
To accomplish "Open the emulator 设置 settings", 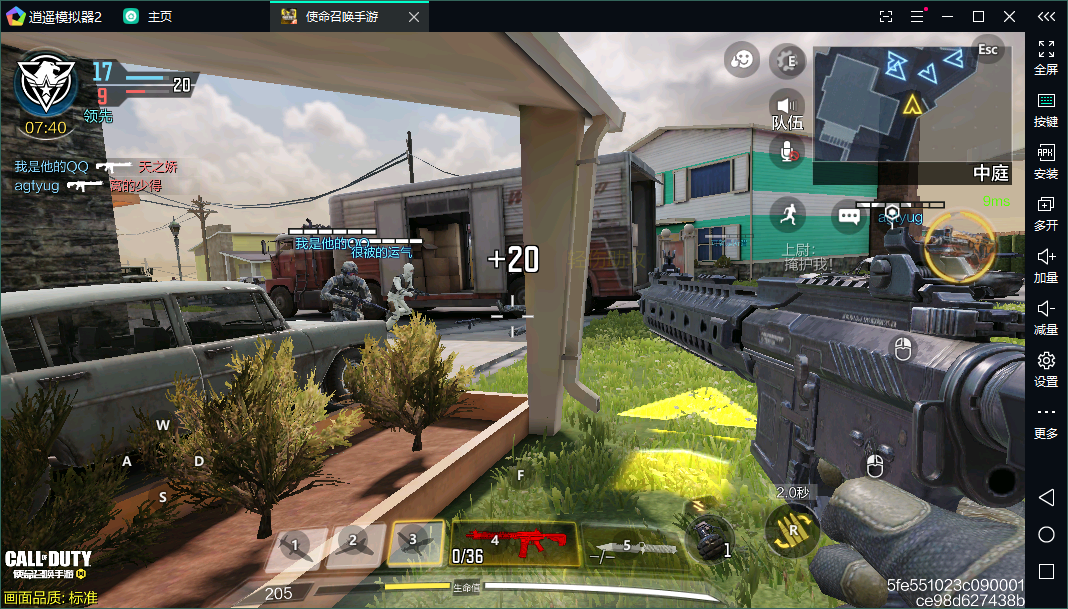I will 1046,368.
